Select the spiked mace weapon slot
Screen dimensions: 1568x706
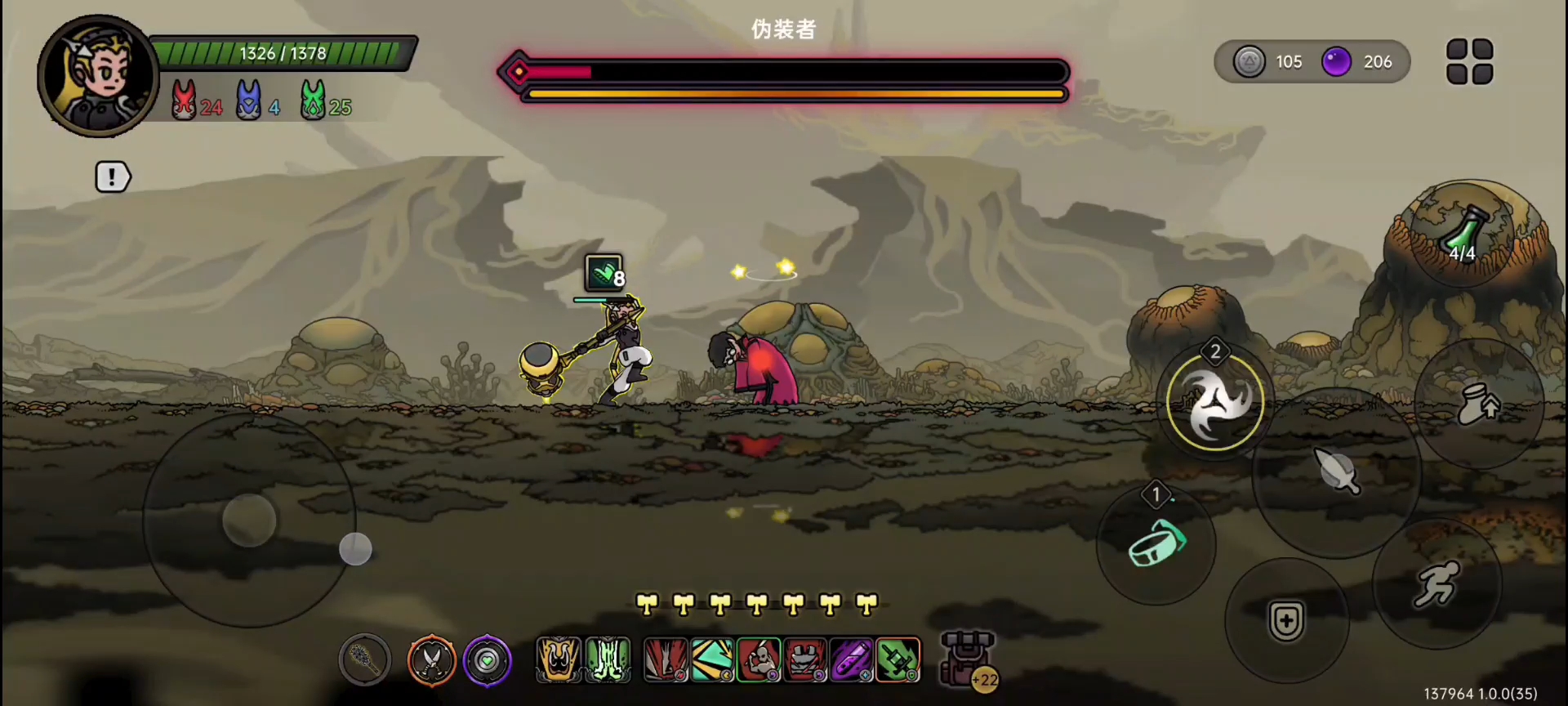tap(365, 659)
